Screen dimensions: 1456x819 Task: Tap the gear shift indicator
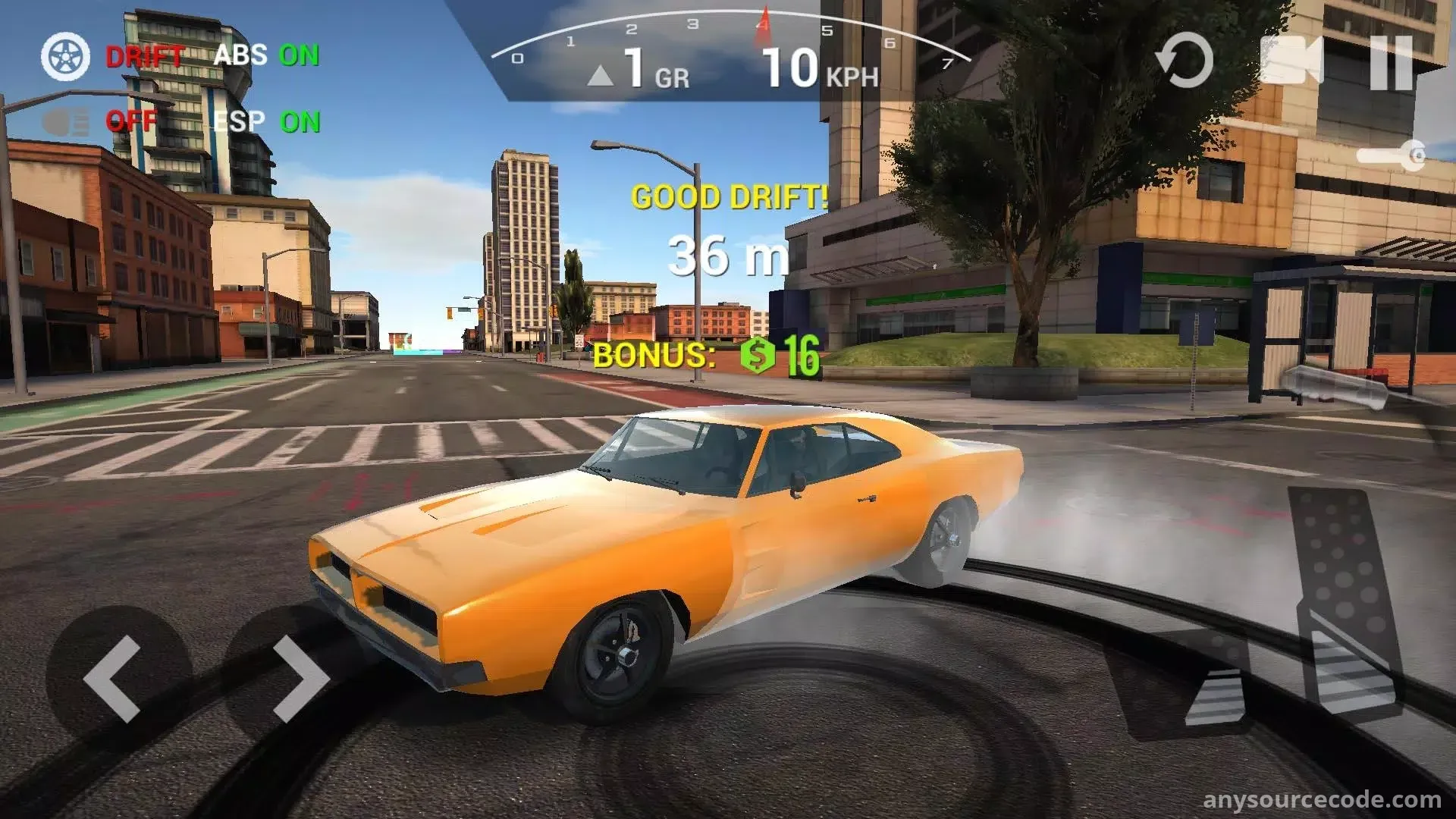pyautogui.click(x=639, y=71)
